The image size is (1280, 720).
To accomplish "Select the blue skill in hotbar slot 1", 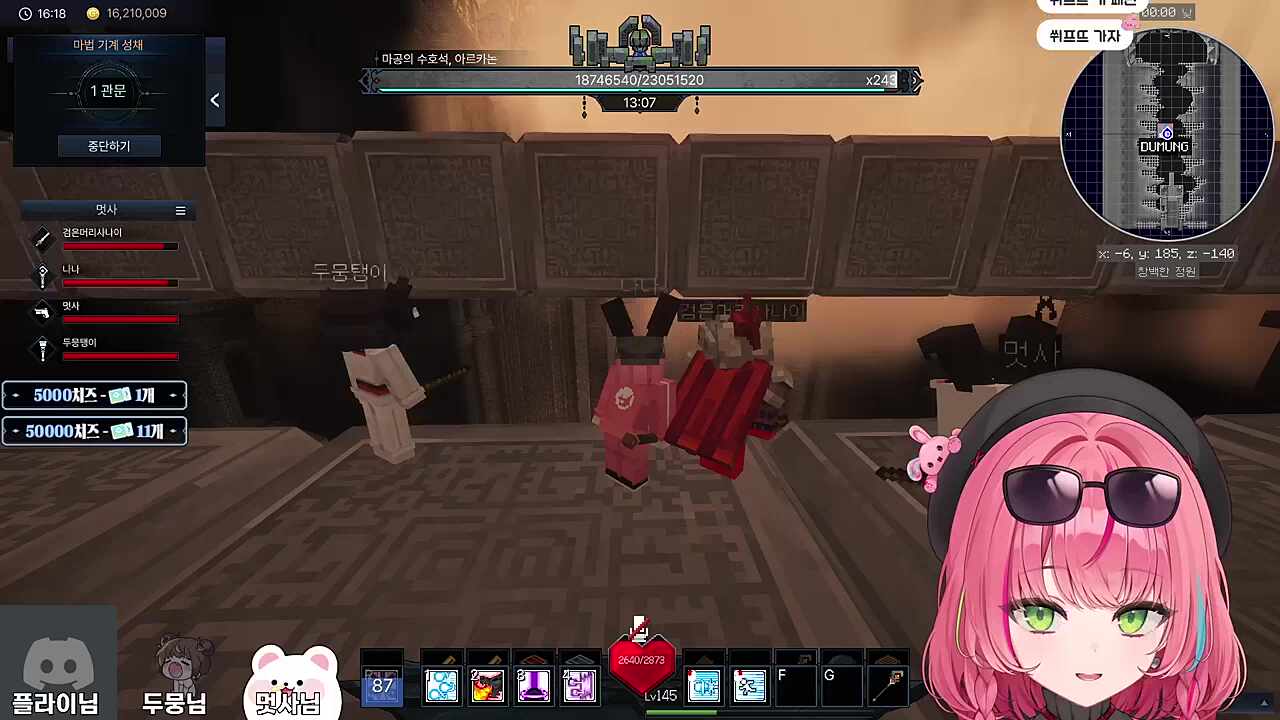I will tap(441, 684).
